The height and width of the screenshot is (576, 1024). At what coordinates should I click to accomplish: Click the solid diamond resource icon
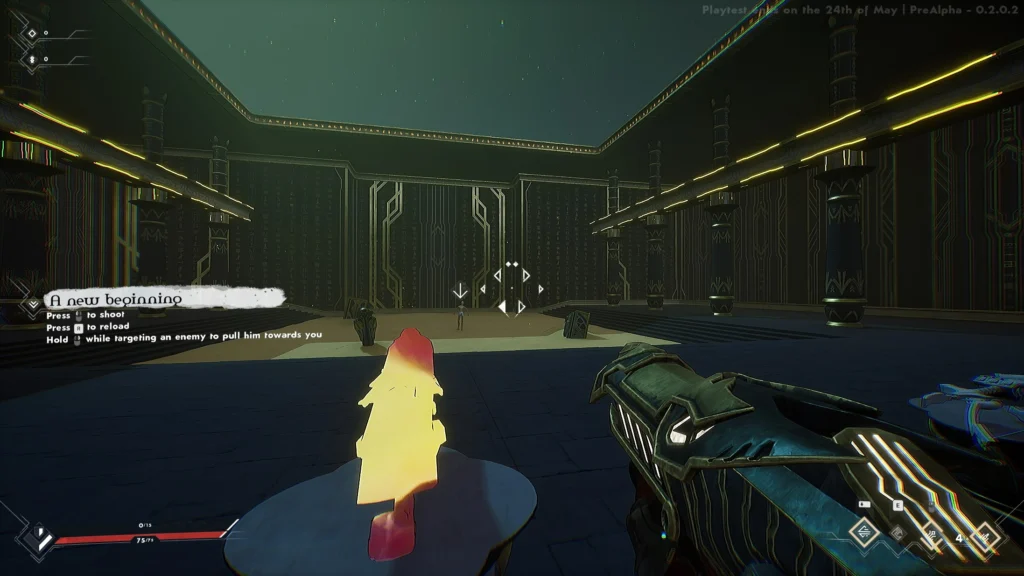(31, 59)
